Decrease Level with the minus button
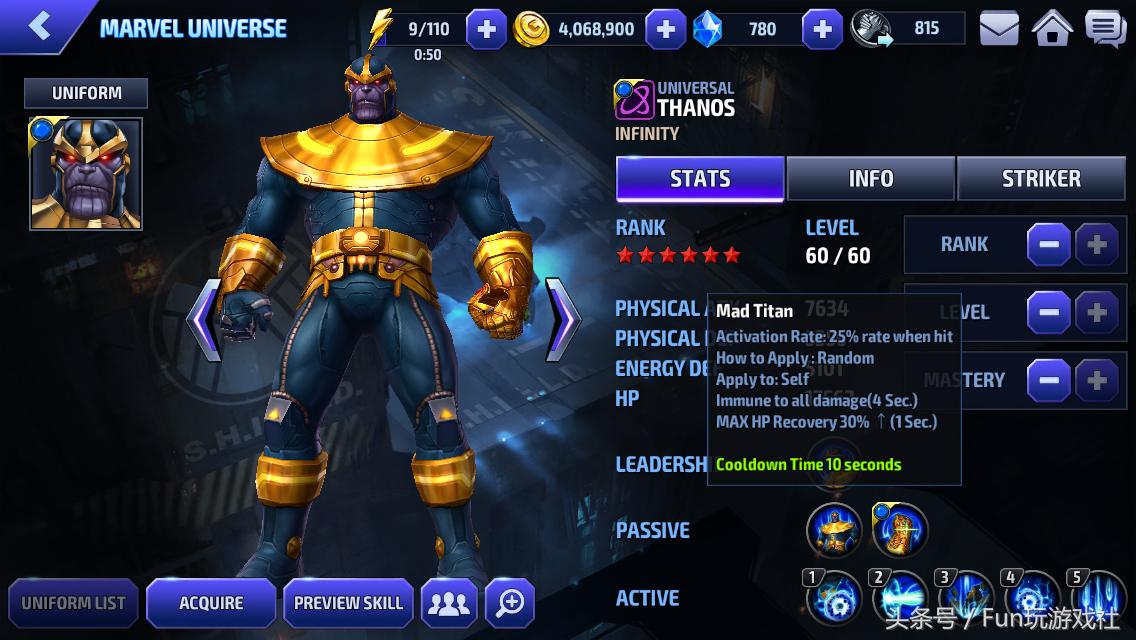This screenshot has height=640, width=1136. point(1048,313)
